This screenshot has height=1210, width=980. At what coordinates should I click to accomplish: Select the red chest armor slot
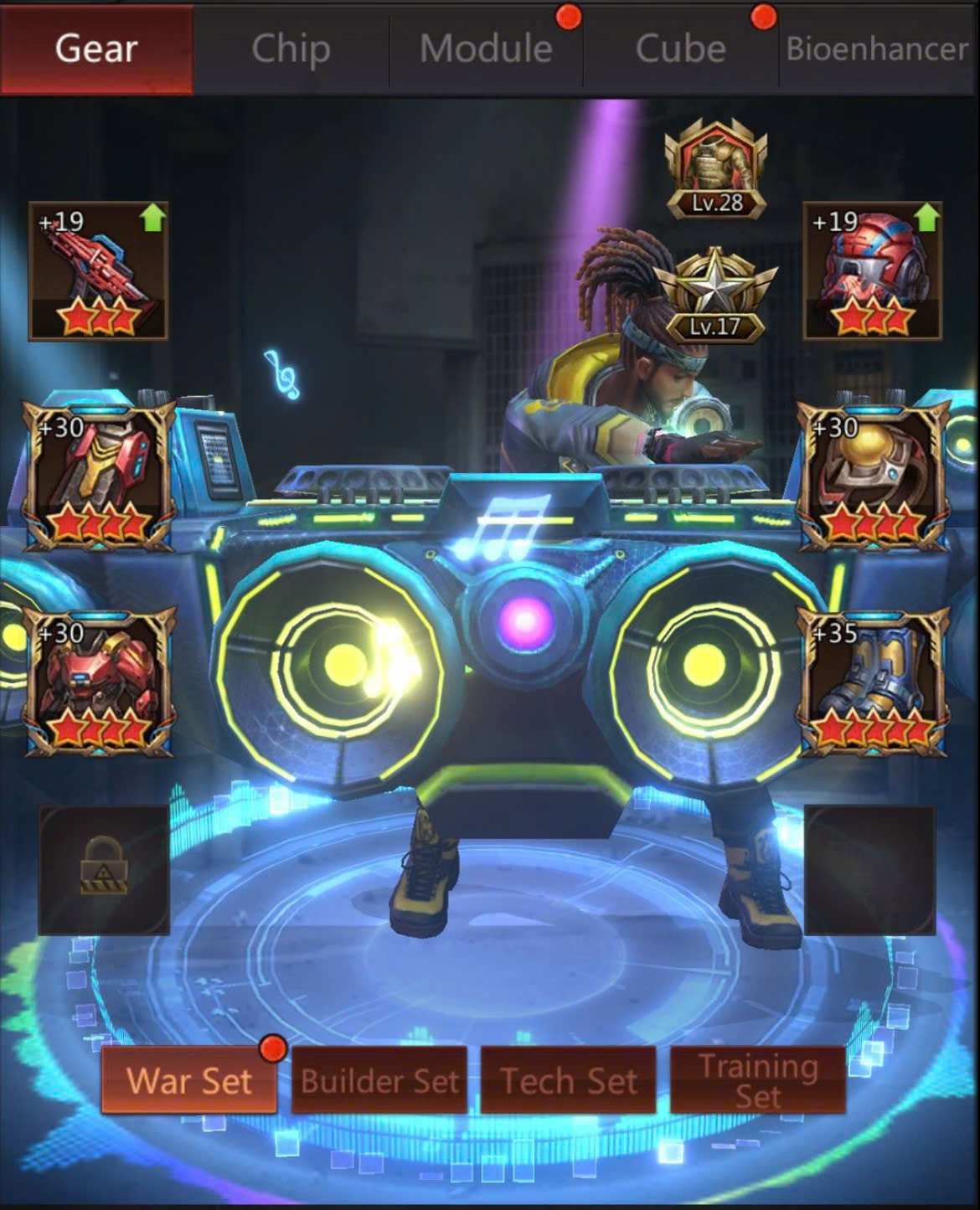tap(98, 682)
